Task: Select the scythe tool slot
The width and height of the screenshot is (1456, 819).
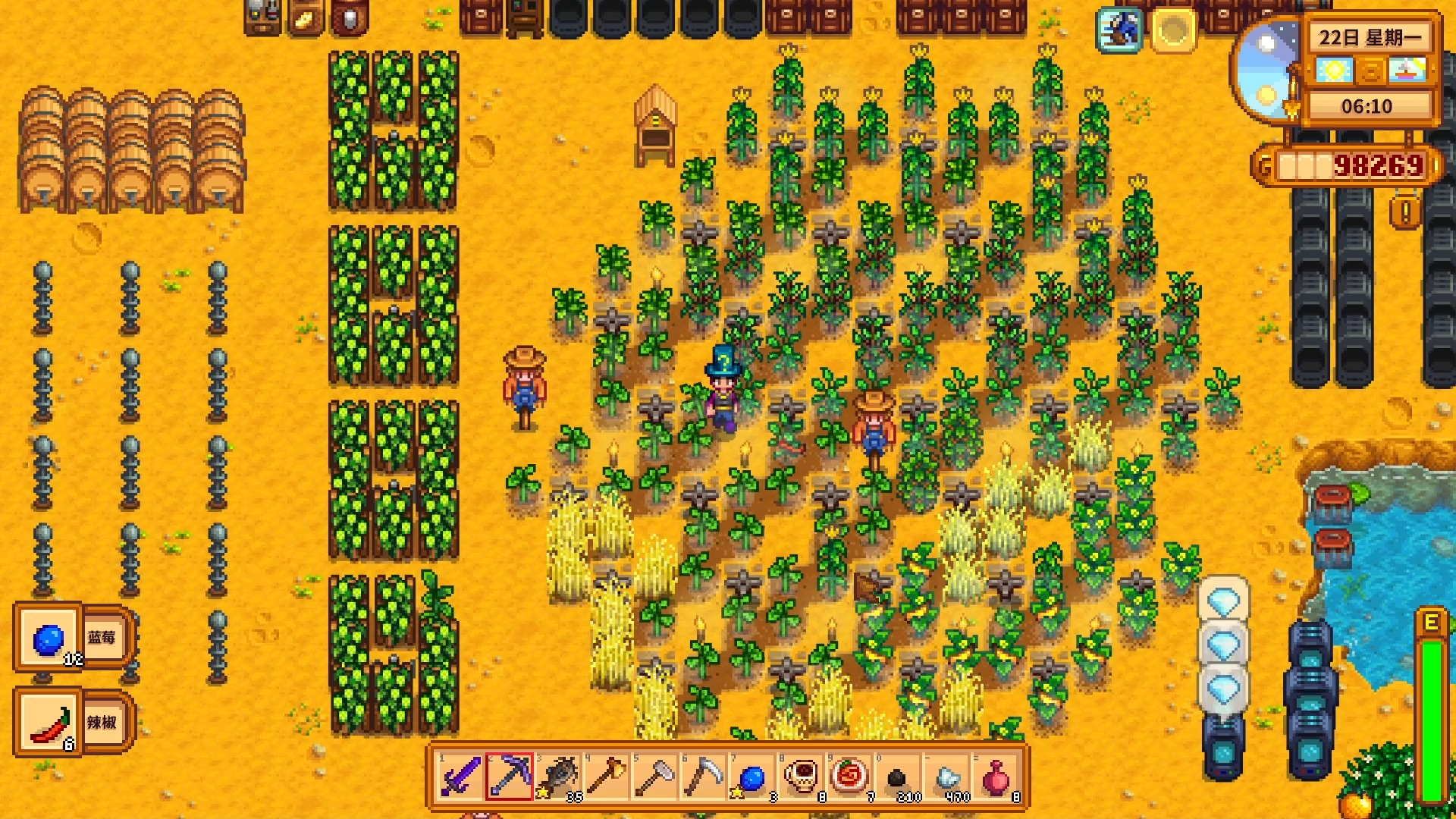Action: 704,777
